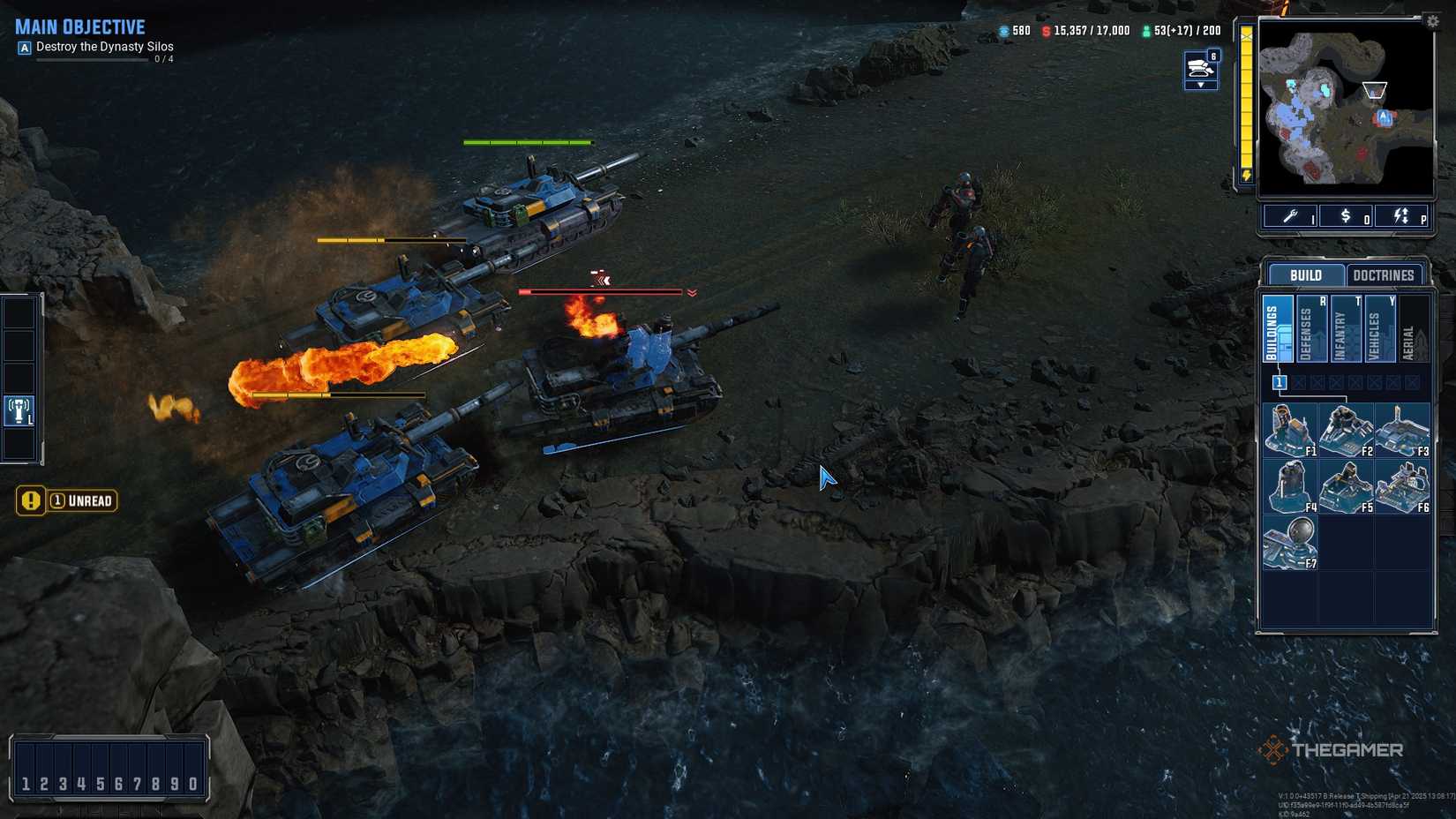Image resolution: width=1456 pixels, height=819 pixels.
Task: Expand the squad dropdown arrow below the vehicle counter
Action: [x=1201, y=86]
